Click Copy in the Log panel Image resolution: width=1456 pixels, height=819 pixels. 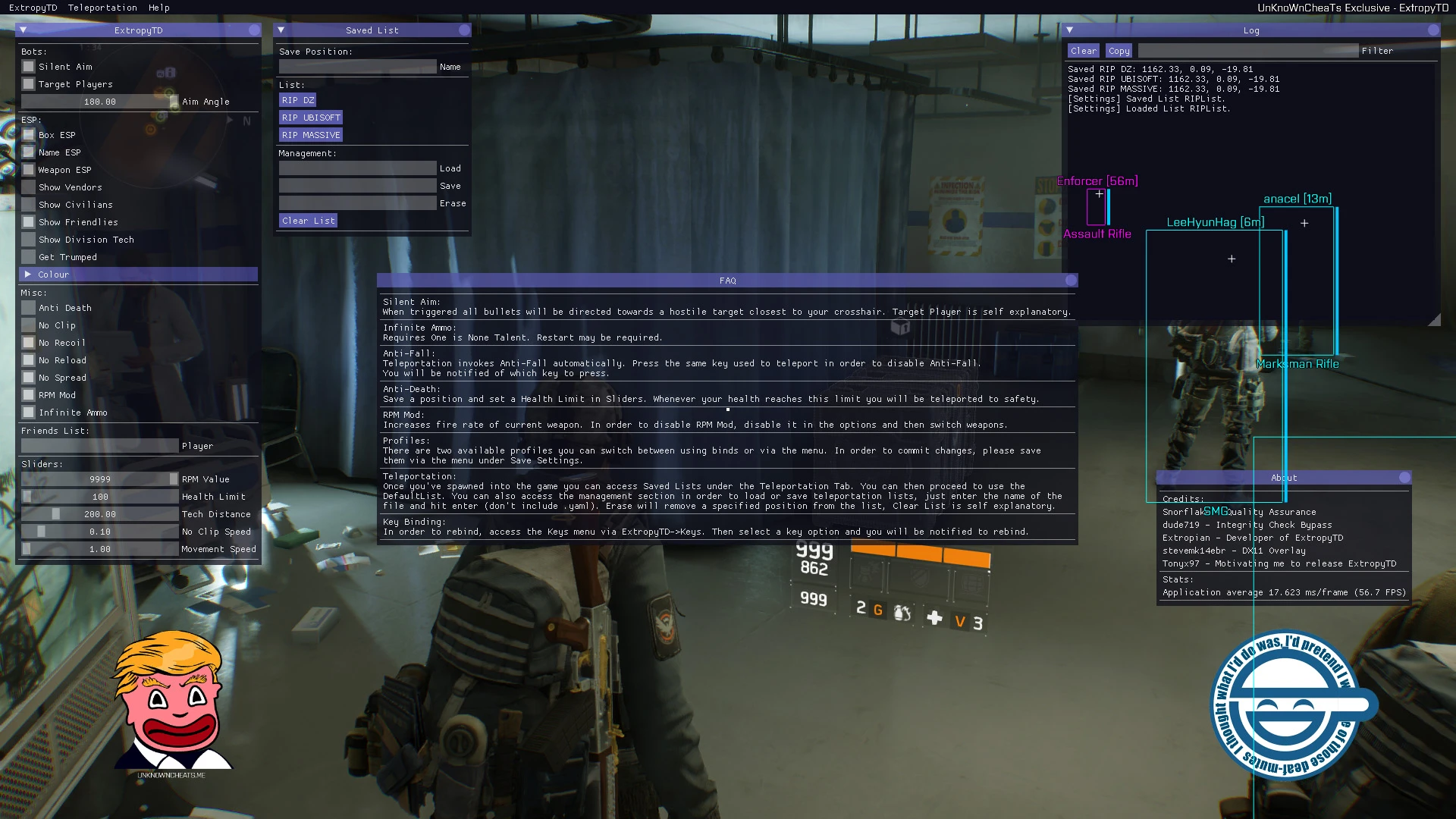pos(1119,51)
